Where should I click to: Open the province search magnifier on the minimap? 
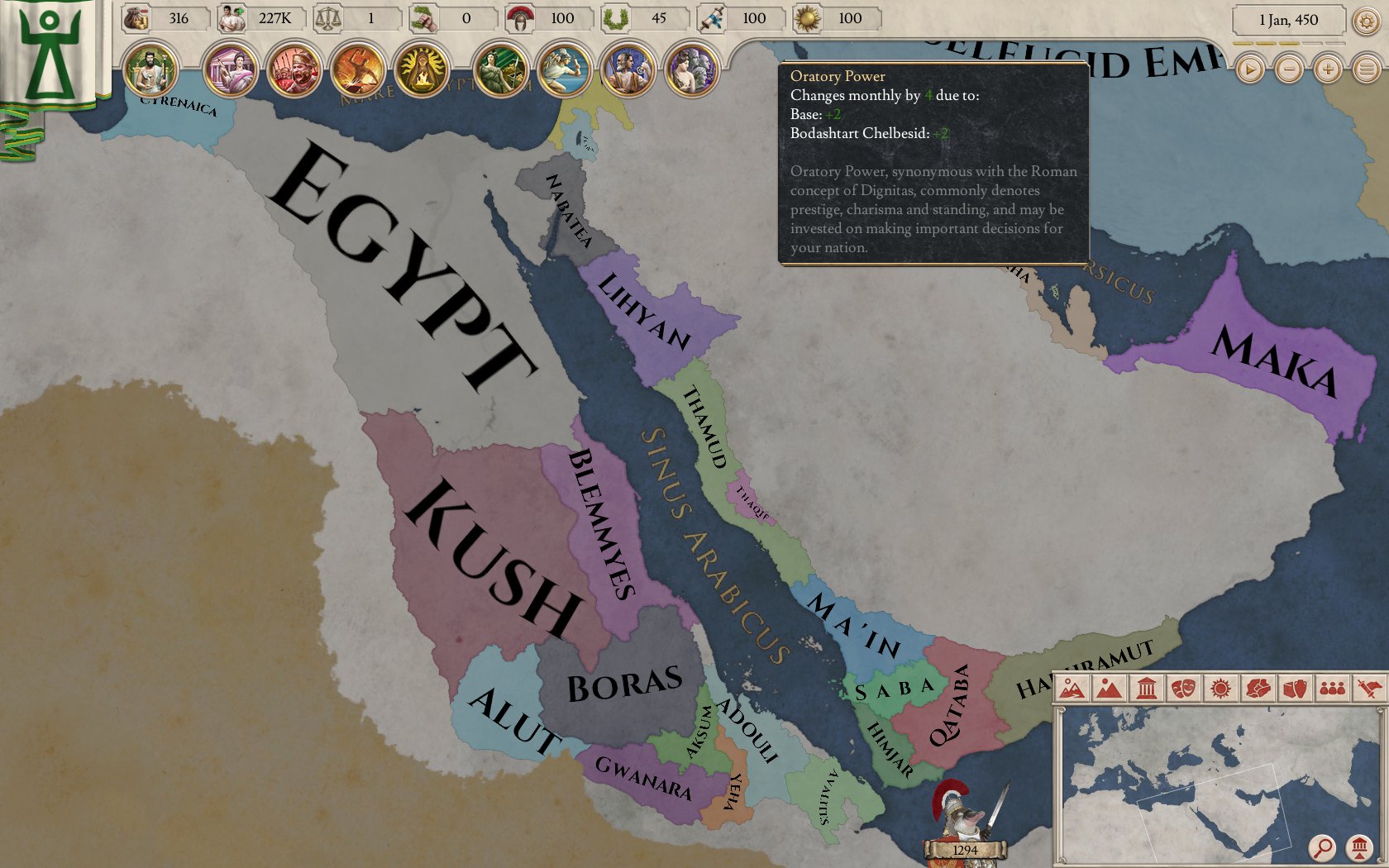[x=1322, y=847]
